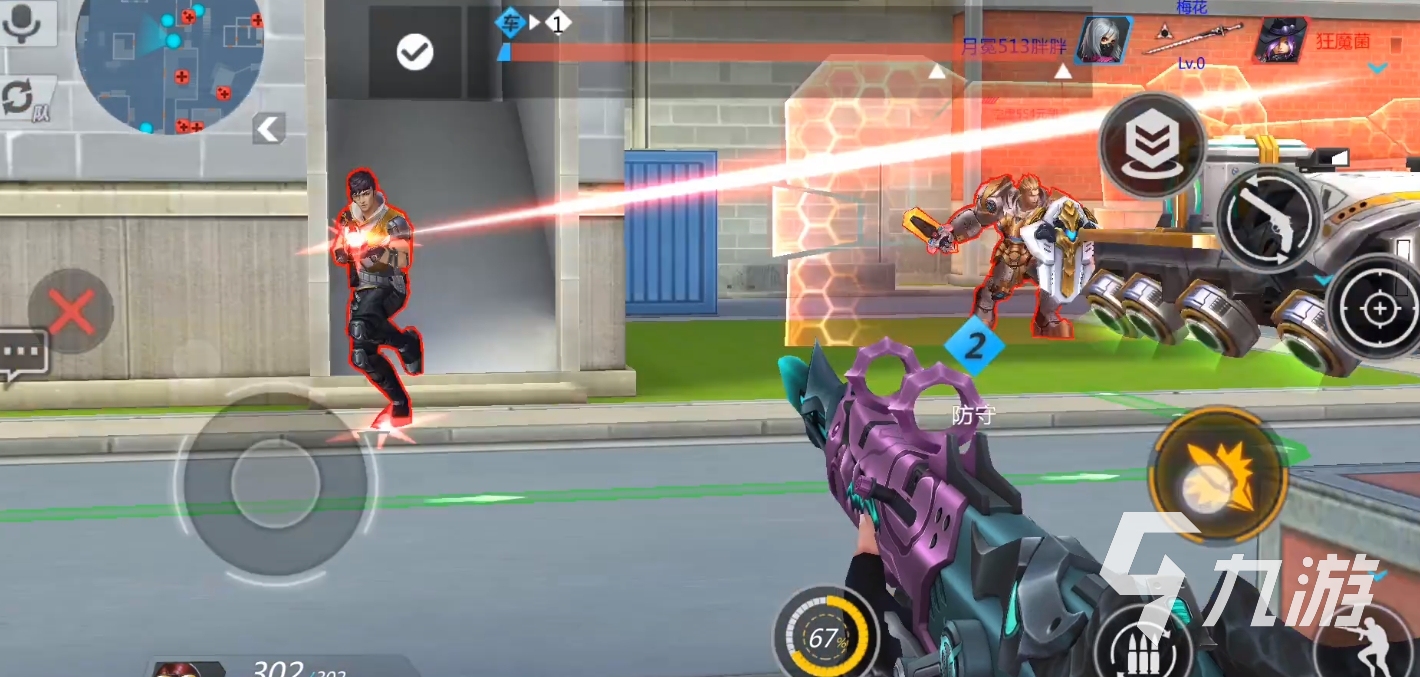The width and height of the screenshot is (1420, 677).
Task: Tap the crosshair aim button
Action: [x=1379, y=308]
